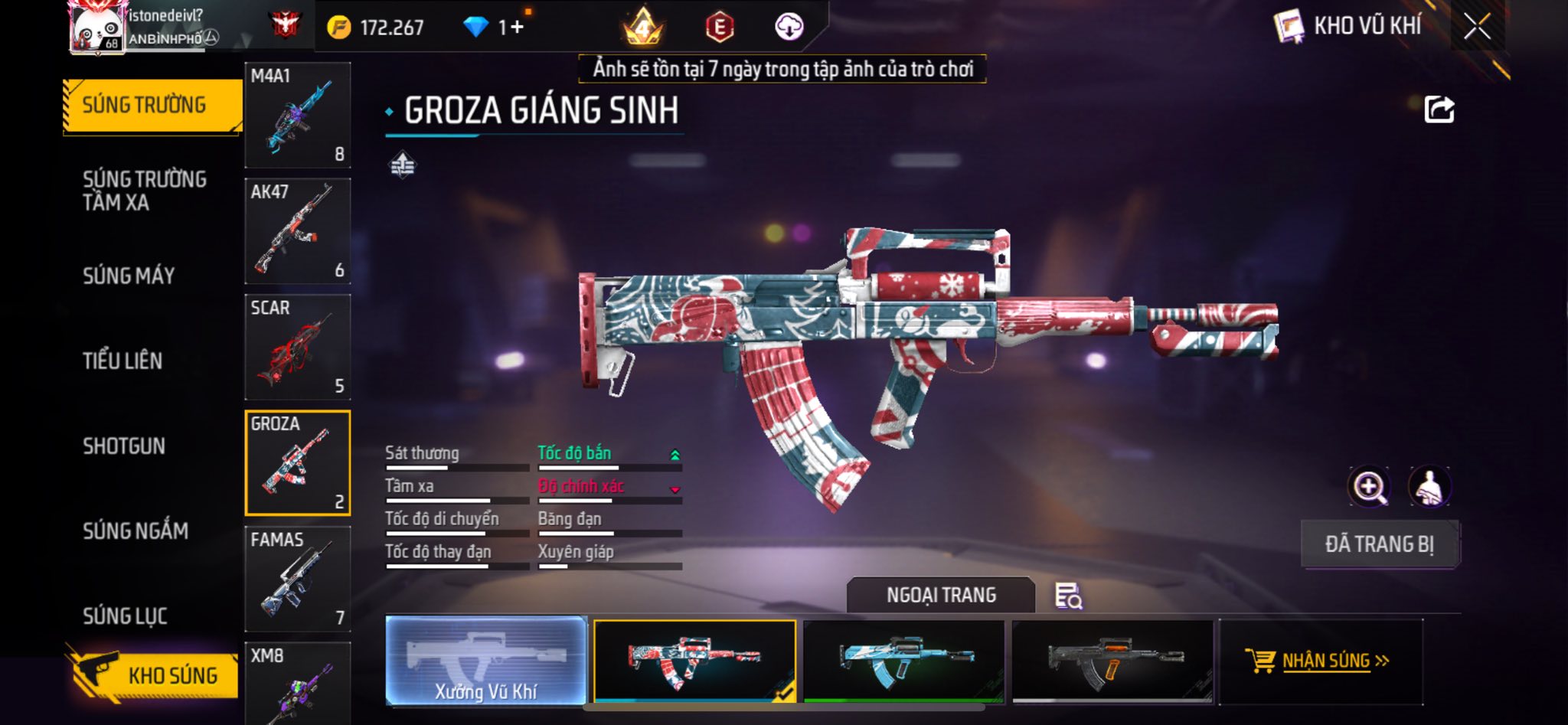Viewport: 1568px width, 725px height.
Task: Share the weapon via the share icon
Action: 1439,109
